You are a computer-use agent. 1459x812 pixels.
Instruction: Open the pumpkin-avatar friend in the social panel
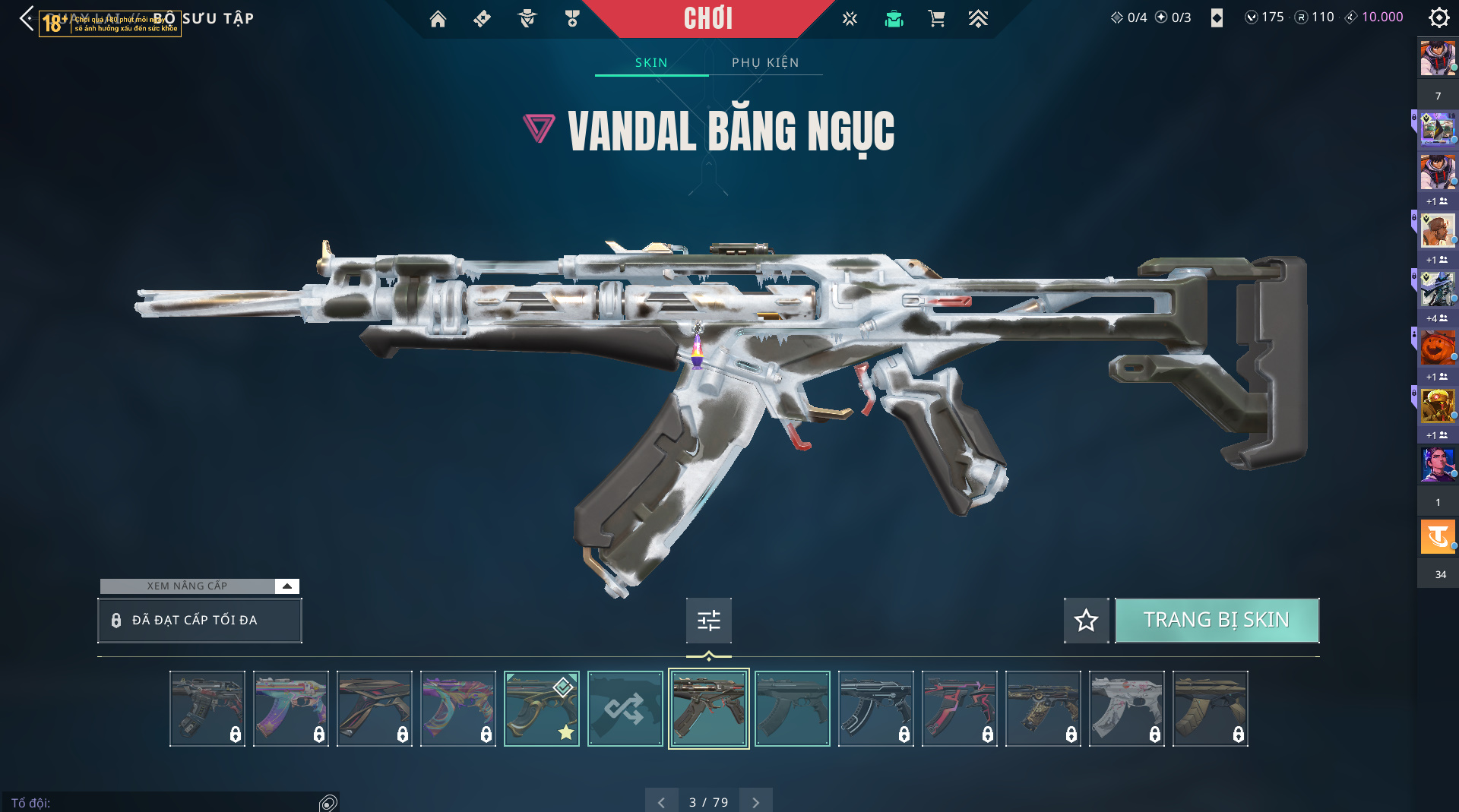point(1437,348)
